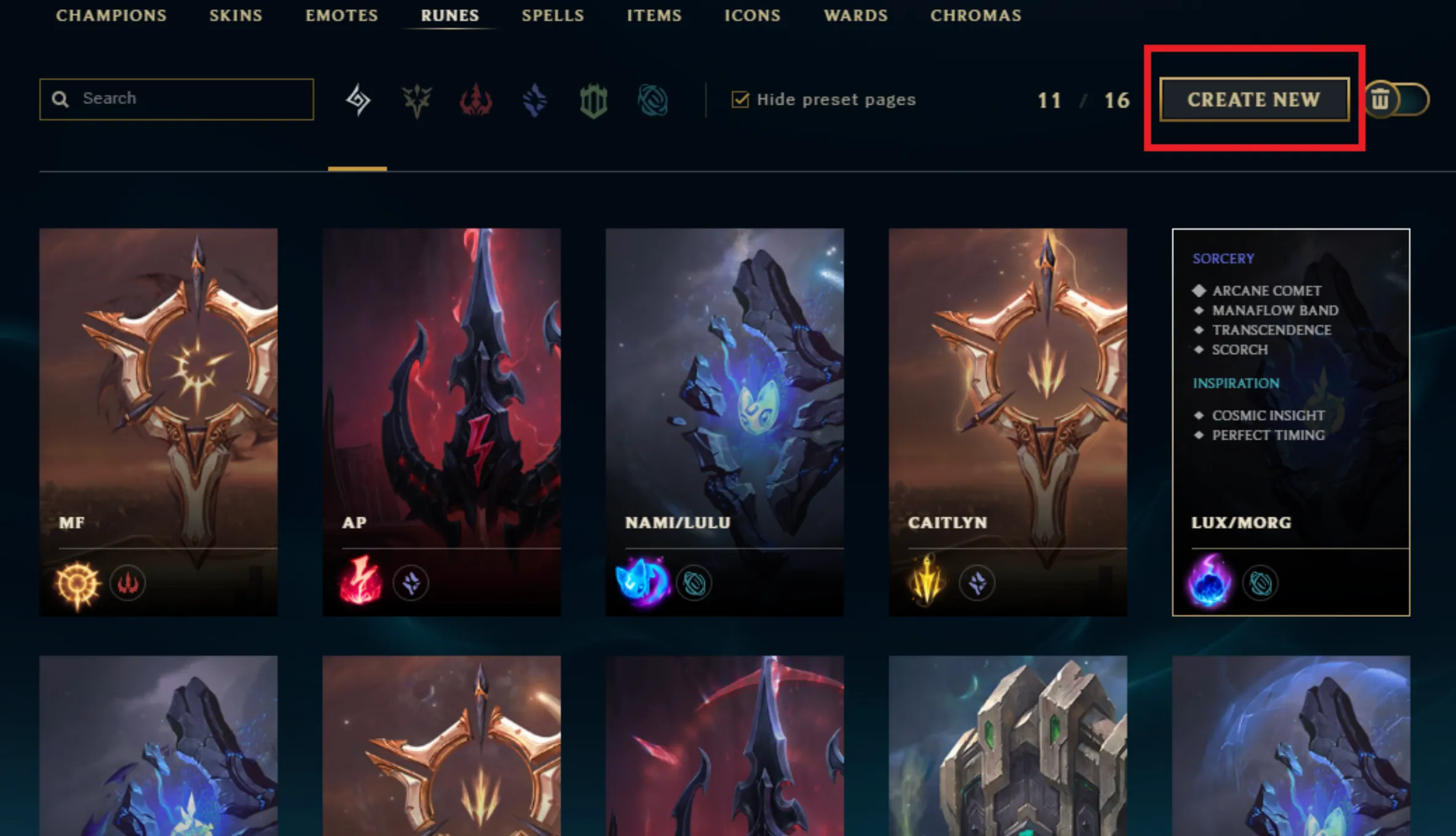The image size is (1456, 836).
Task: Click the Inspiration secondary icon on LUX/MORG page
Action: click(1260, 583)
